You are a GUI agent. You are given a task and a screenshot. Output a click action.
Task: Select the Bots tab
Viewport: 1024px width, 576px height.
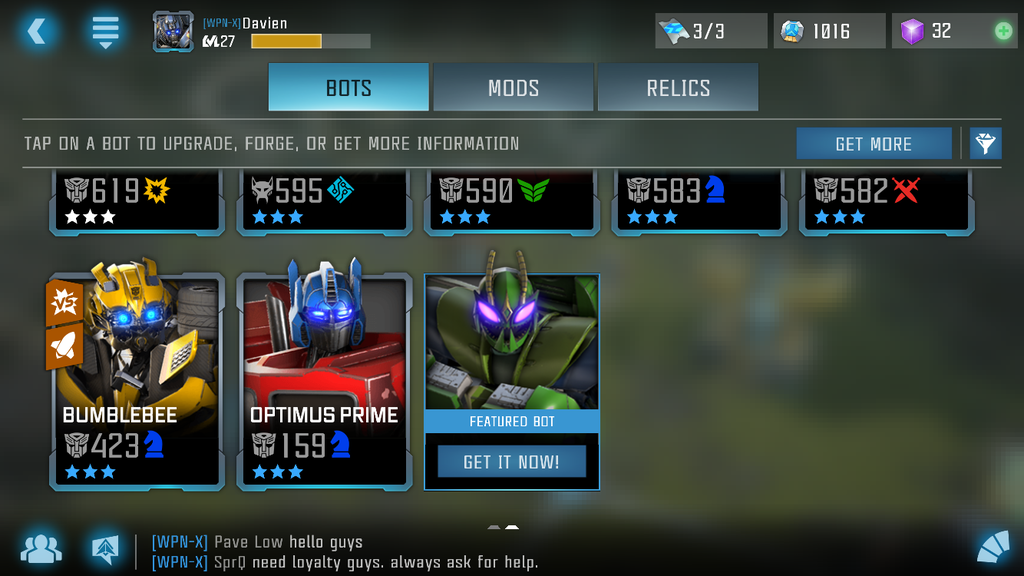click(348, 87)
